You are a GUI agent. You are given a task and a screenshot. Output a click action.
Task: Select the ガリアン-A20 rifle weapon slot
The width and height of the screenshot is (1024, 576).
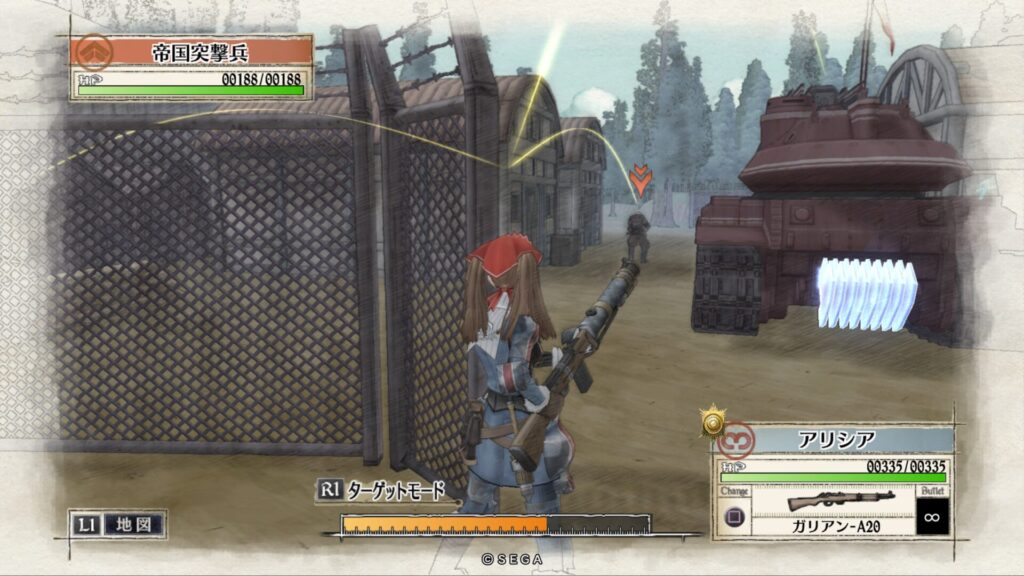point(827,508)
